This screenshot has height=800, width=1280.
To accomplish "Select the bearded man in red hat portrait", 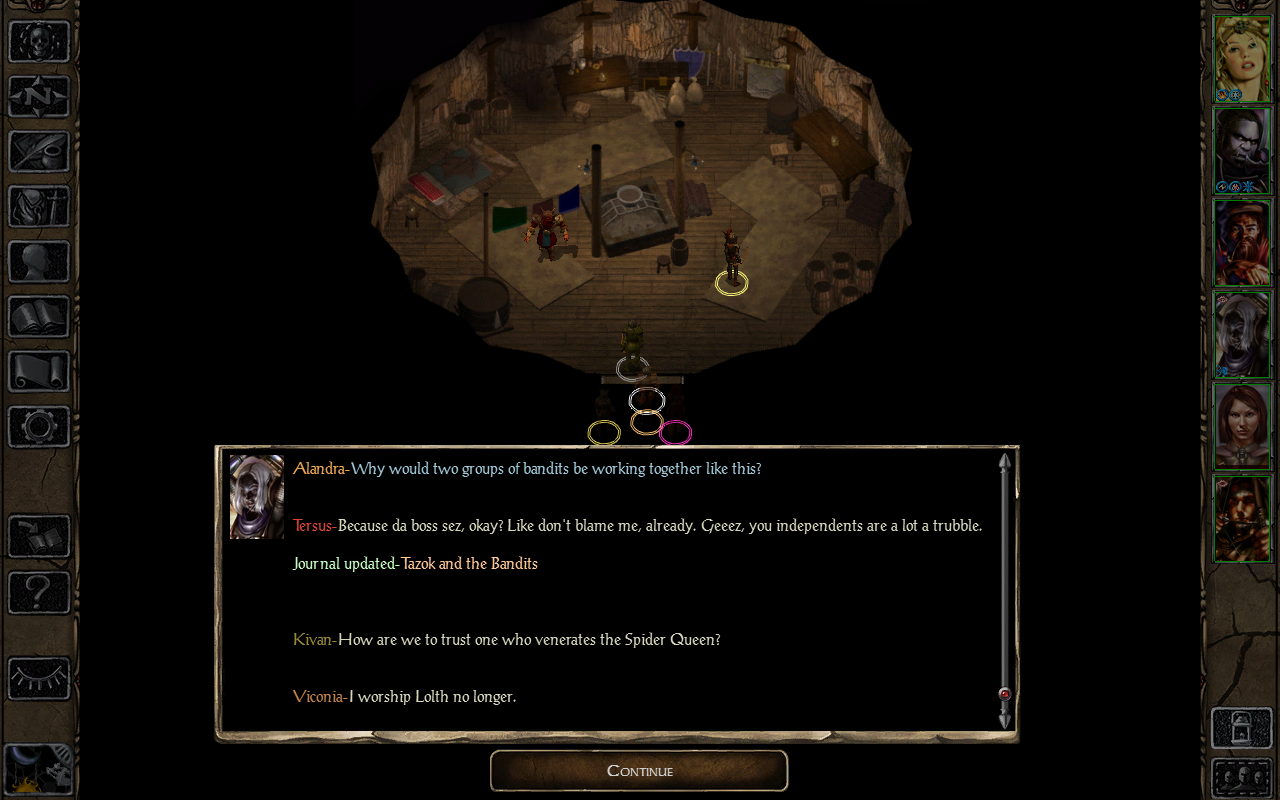I will coord(1241,242).
